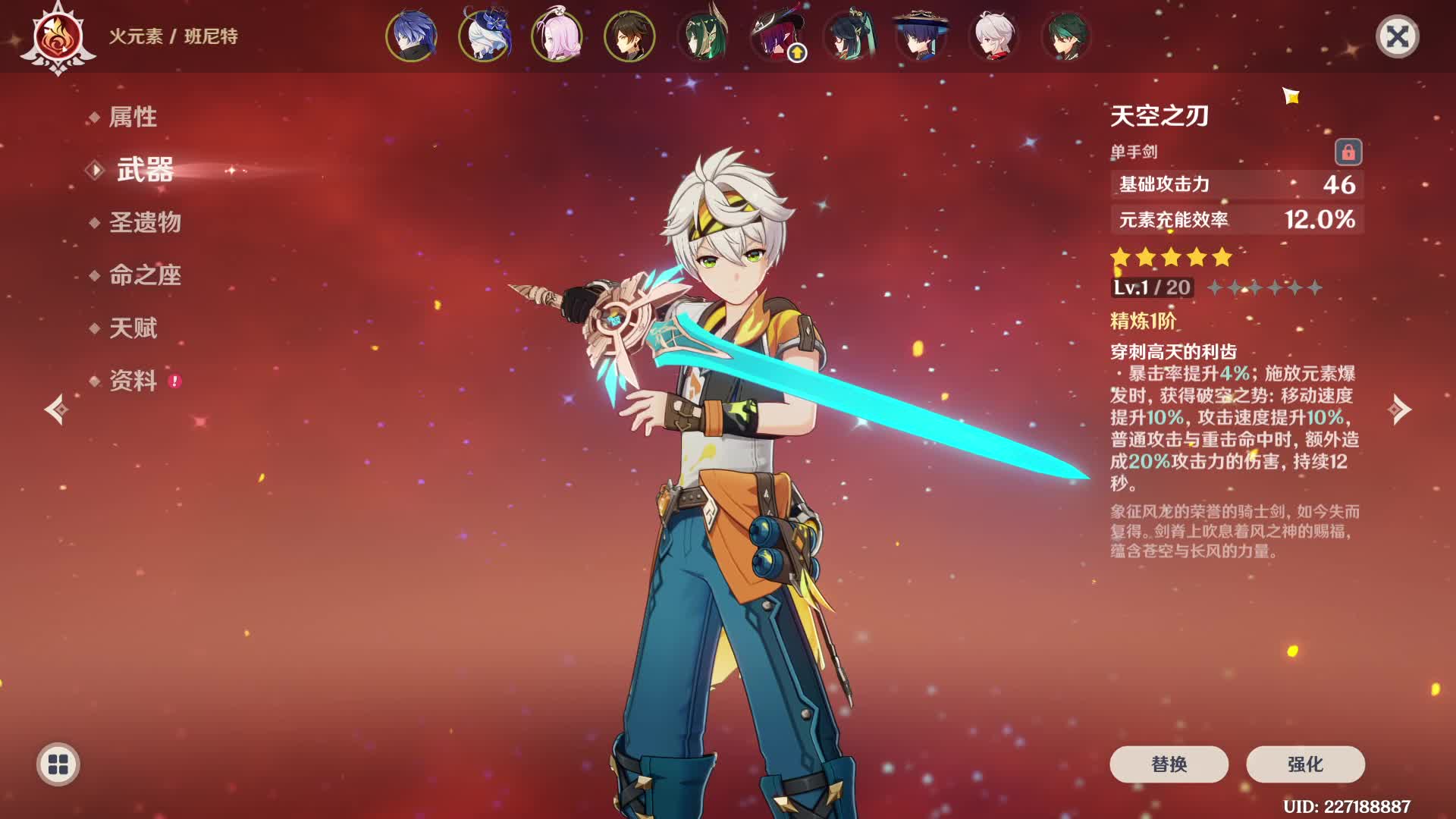Select the blue-haired character portrait
Image resolution: width=1456 pixels, height=819 pixels.
point(412,36)
